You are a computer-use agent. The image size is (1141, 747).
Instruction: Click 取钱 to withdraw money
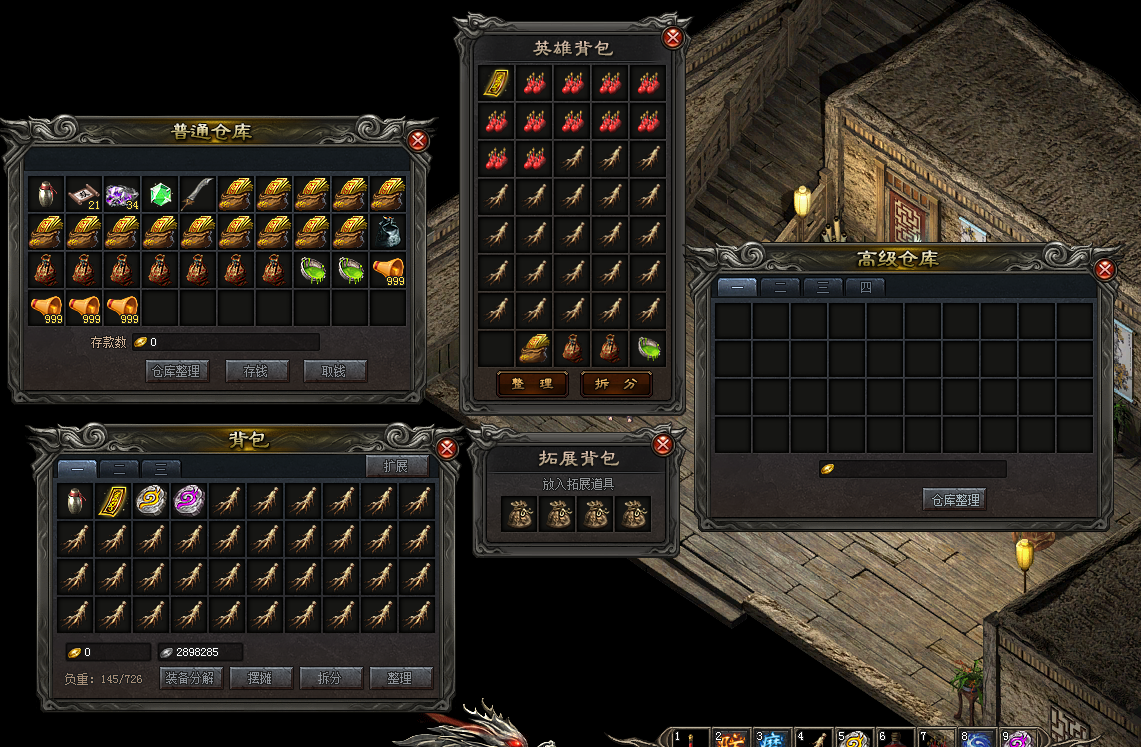(x=335, y=371)
